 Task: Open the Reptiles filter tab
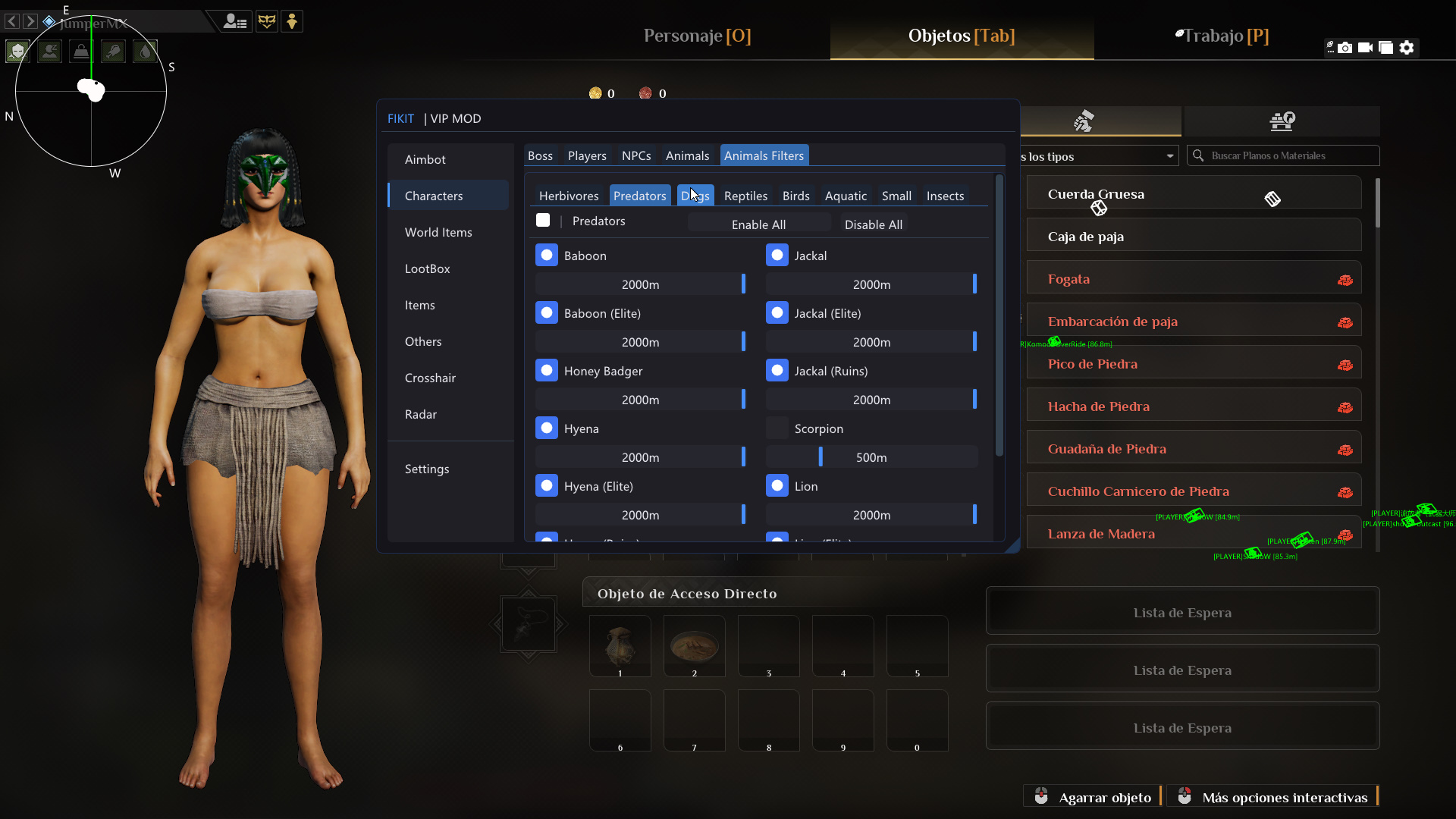coord(745,196)
